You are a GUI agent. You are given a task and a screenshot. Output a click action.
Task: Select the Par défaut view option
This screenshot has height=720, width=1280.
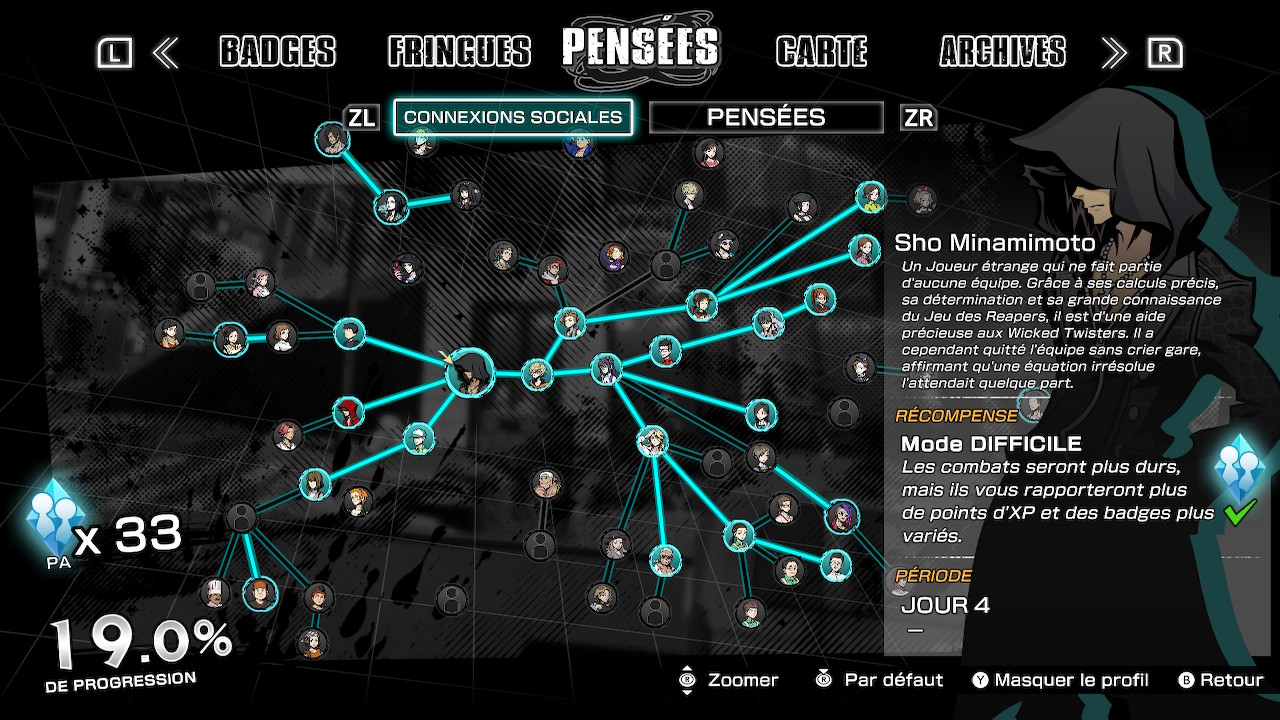880,680
